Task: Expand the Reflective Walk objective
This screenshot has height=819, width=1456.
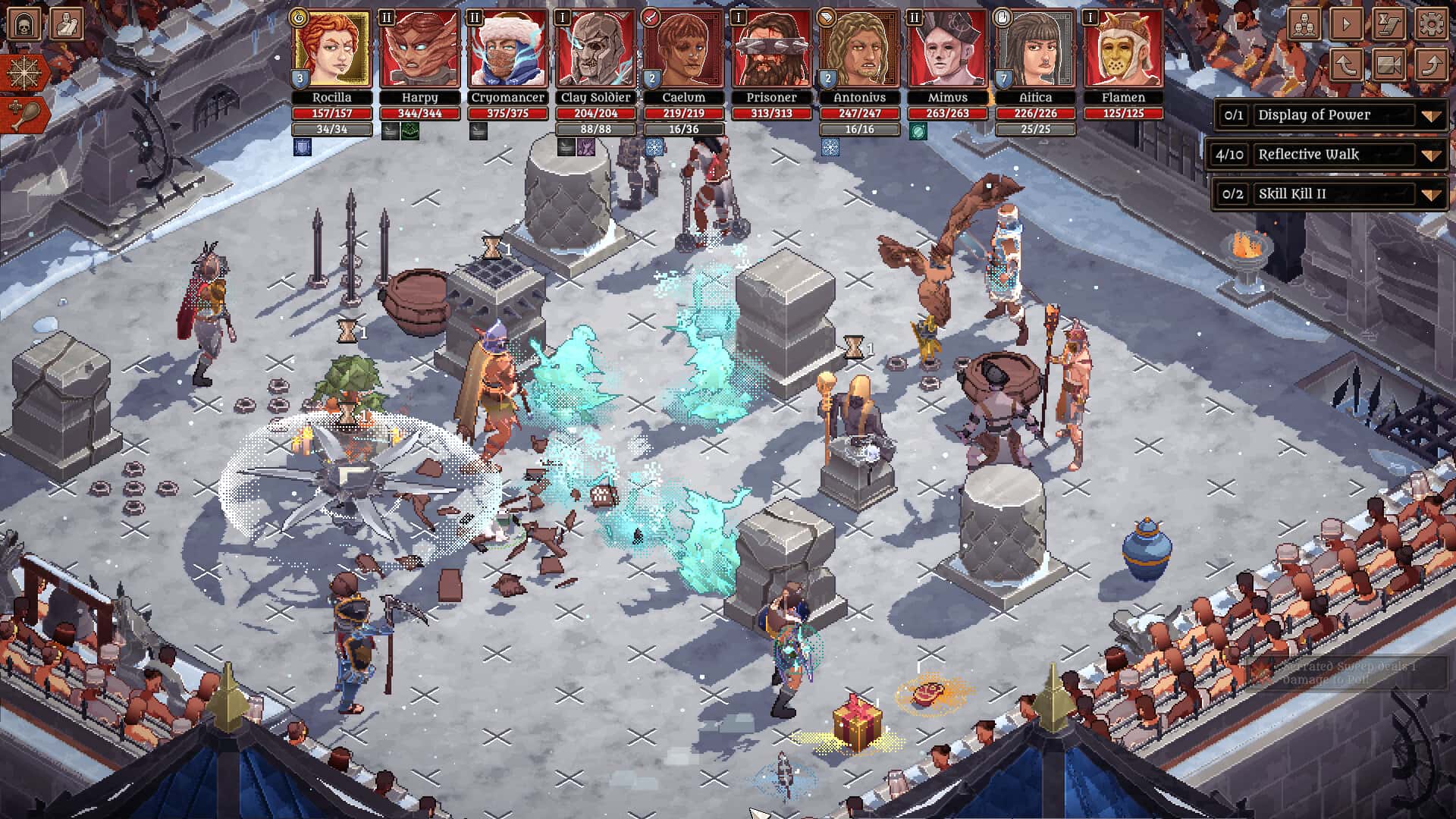Action: pos(1431,155)
